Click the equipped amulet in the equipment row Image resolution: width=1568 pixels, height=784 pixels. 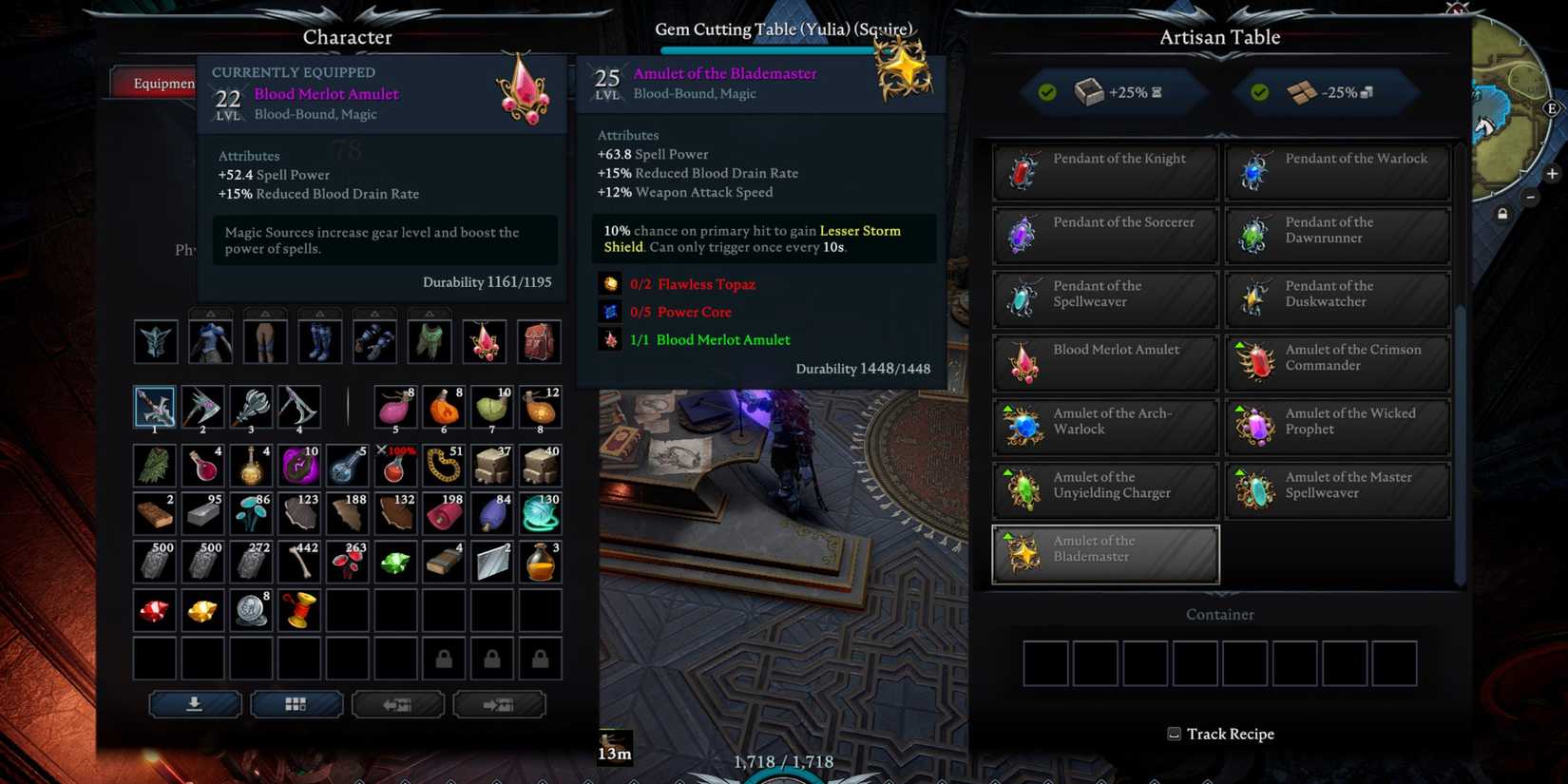(485, 342)
